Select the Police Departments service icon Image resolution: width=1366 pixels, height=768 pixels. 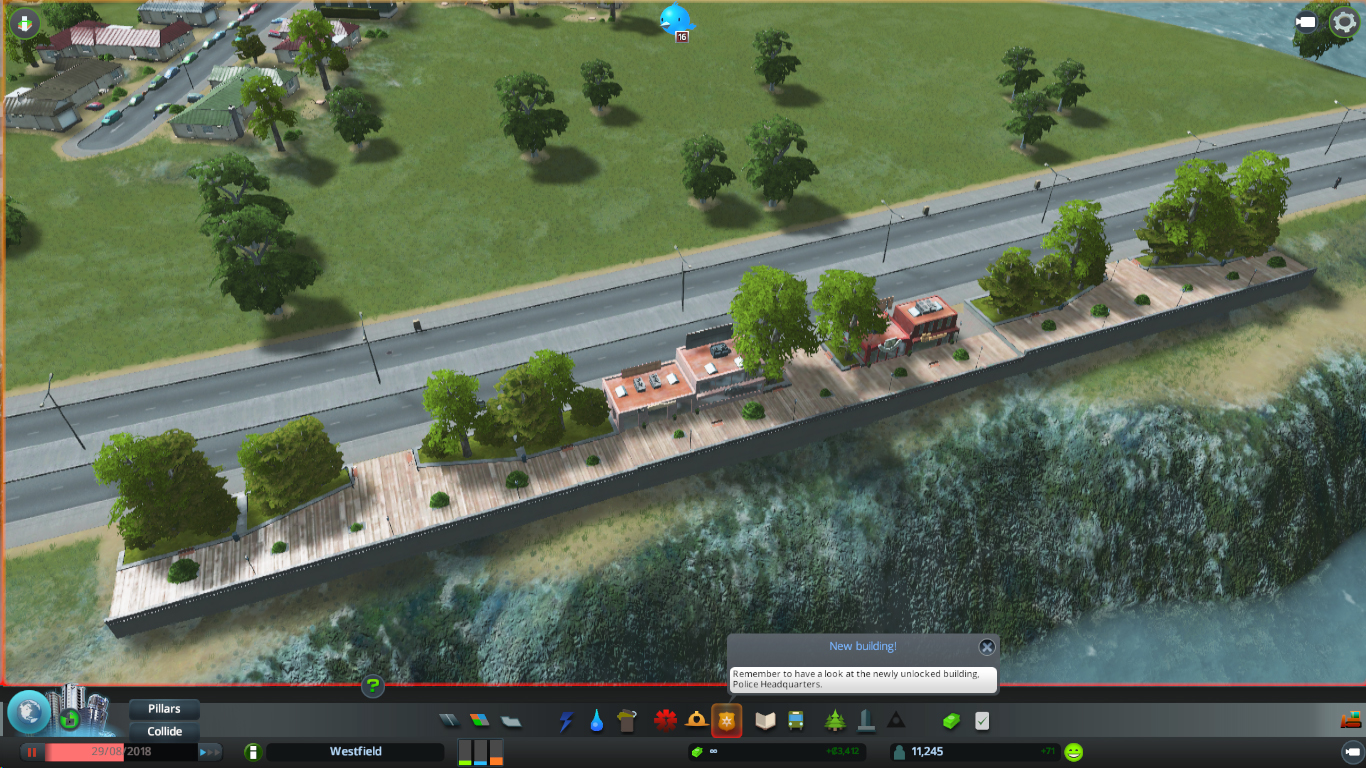pyautogui.click(x=727, y=719)
